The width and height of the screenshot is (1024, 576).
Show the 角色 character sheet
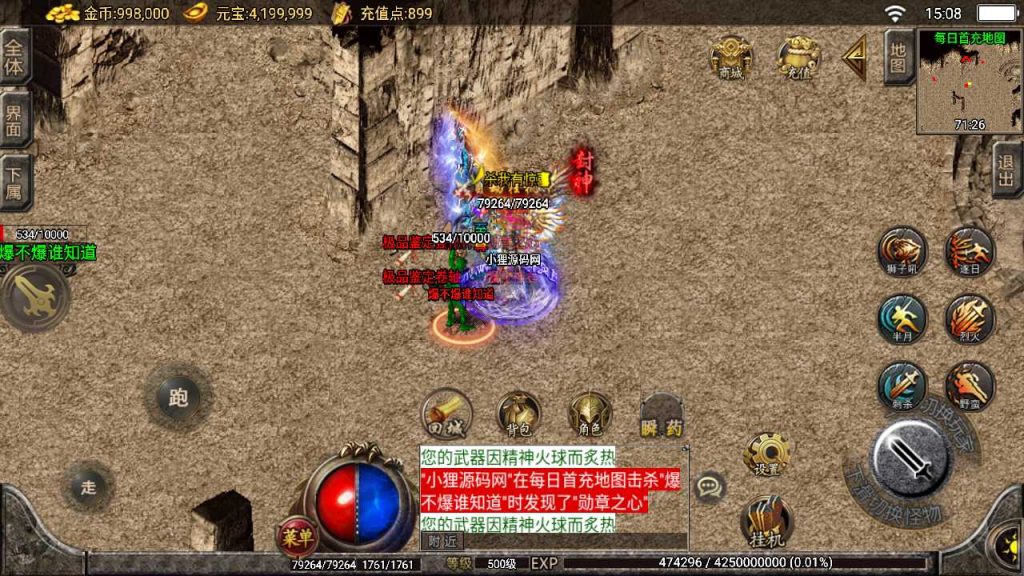[x=590, y=413]
